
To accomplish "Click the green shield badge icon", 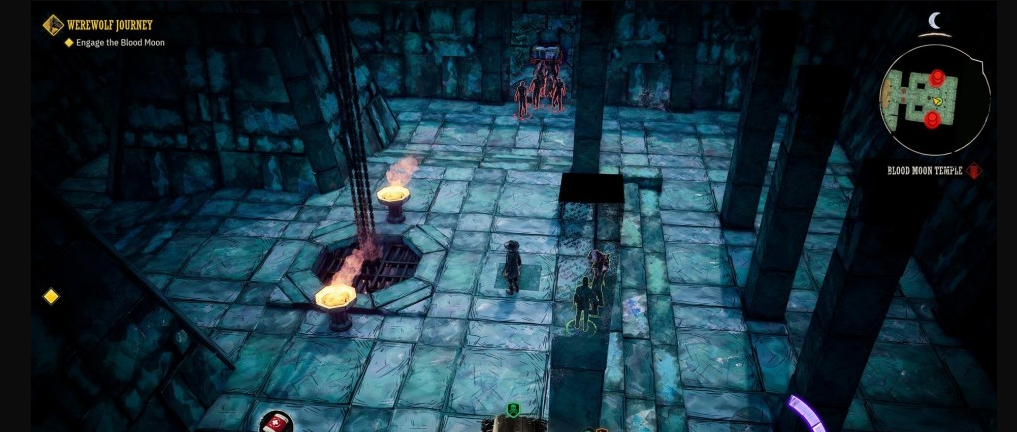I will (x=513, y=409).
